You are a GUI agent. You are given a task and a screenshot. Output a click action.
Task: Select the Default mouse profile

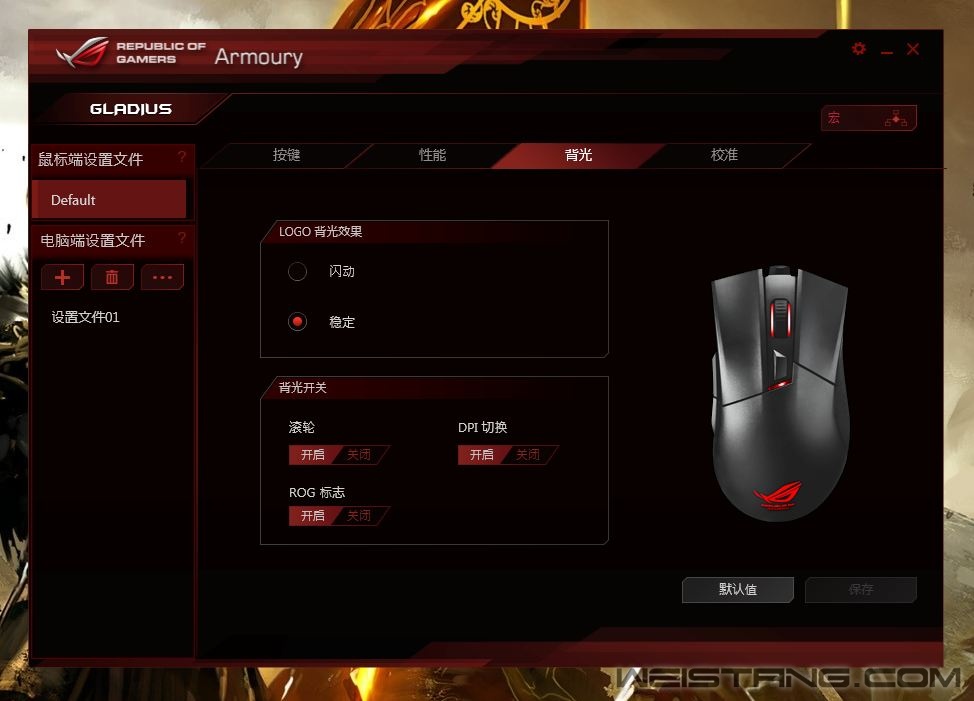coord(109,200)
